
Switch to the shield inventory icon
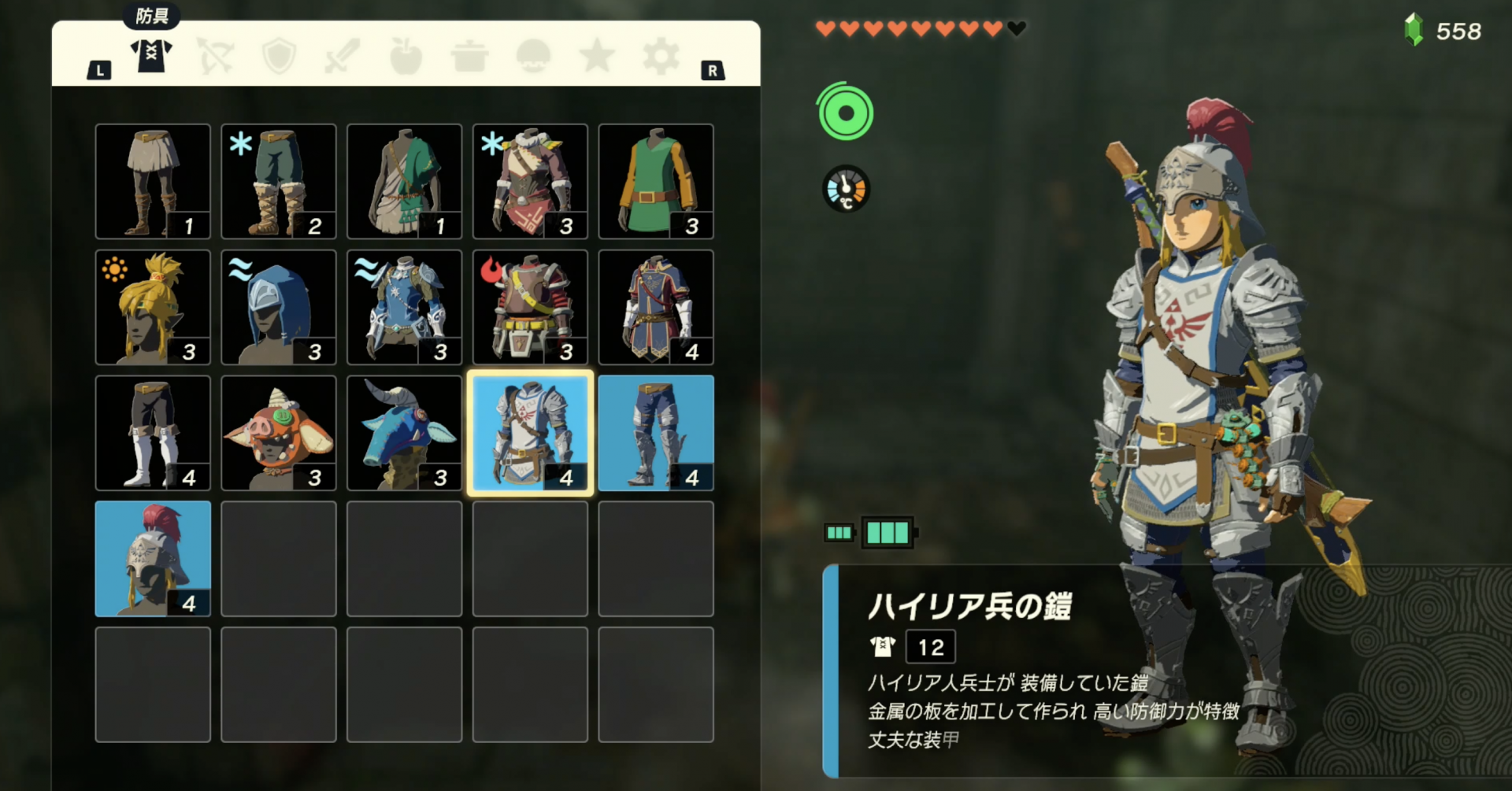pos(277,55)
